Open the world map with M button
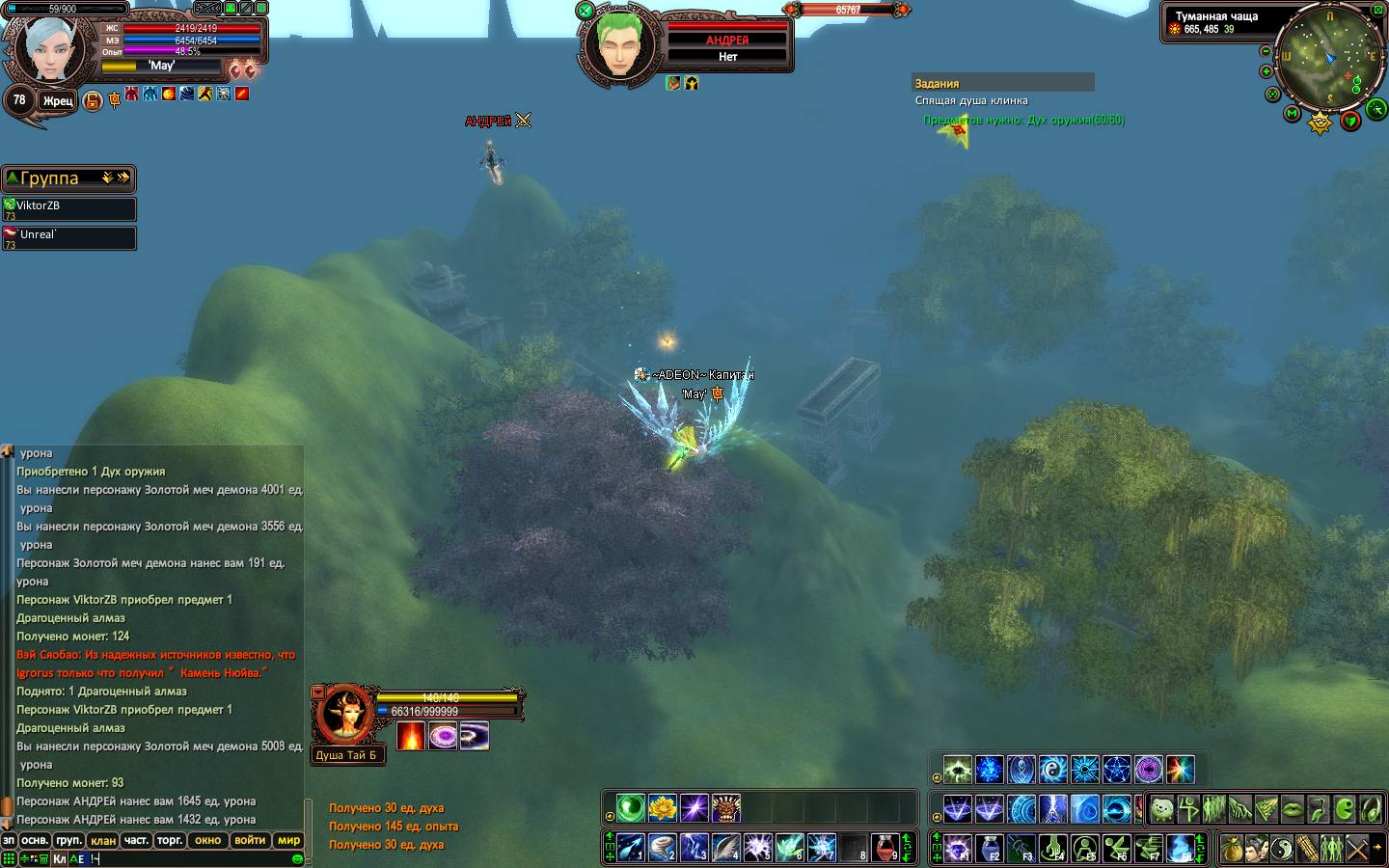Viewport: 1389px width, 868px height. [x=1292, y=114]
